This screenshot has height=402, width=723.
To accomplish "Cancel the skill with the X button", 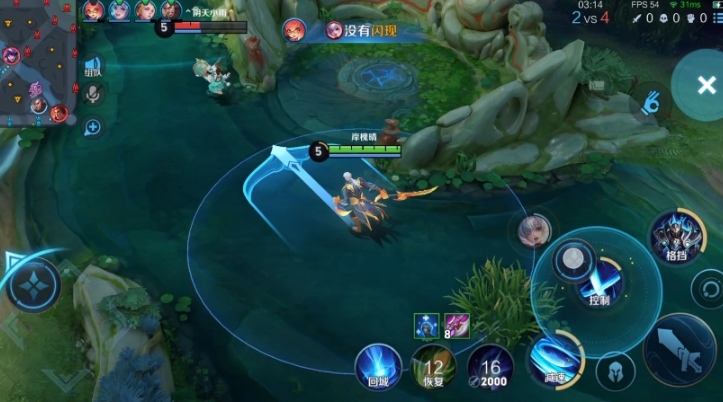I will [x=702, y=85].
